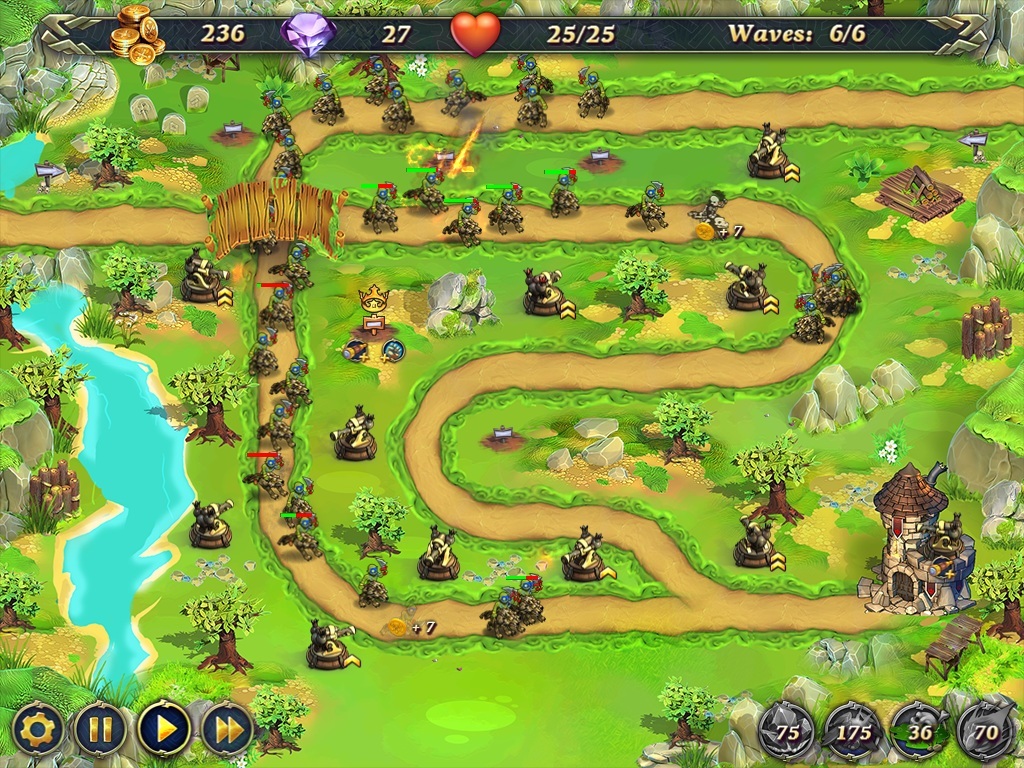
Task: Open the gear settings menu
Action: click(x=39, y=729)
